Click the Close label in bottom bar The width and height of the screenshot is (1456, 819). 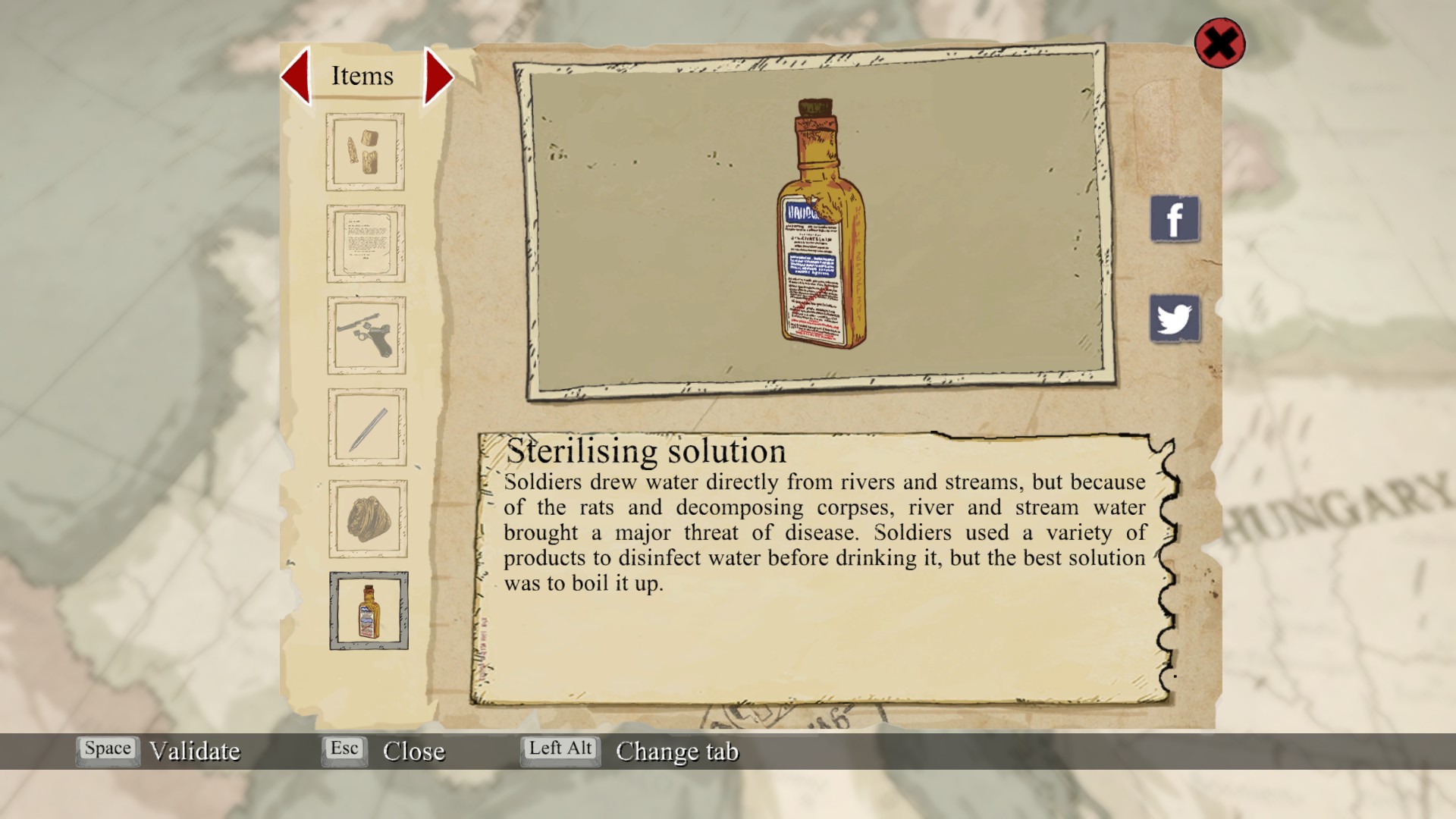413,752
